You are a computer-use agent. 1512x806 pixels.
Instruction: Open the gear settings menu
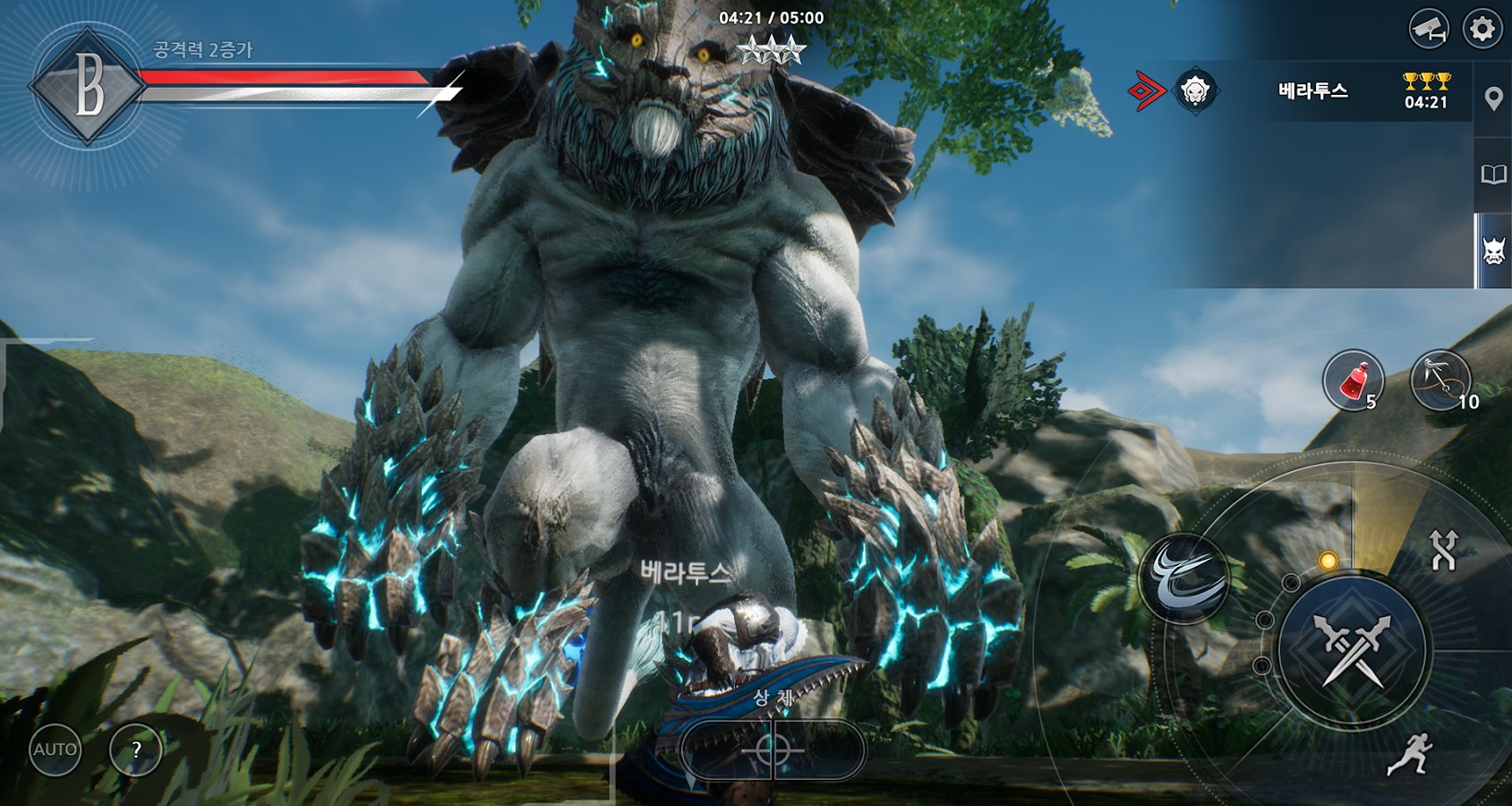(1482, 30)
